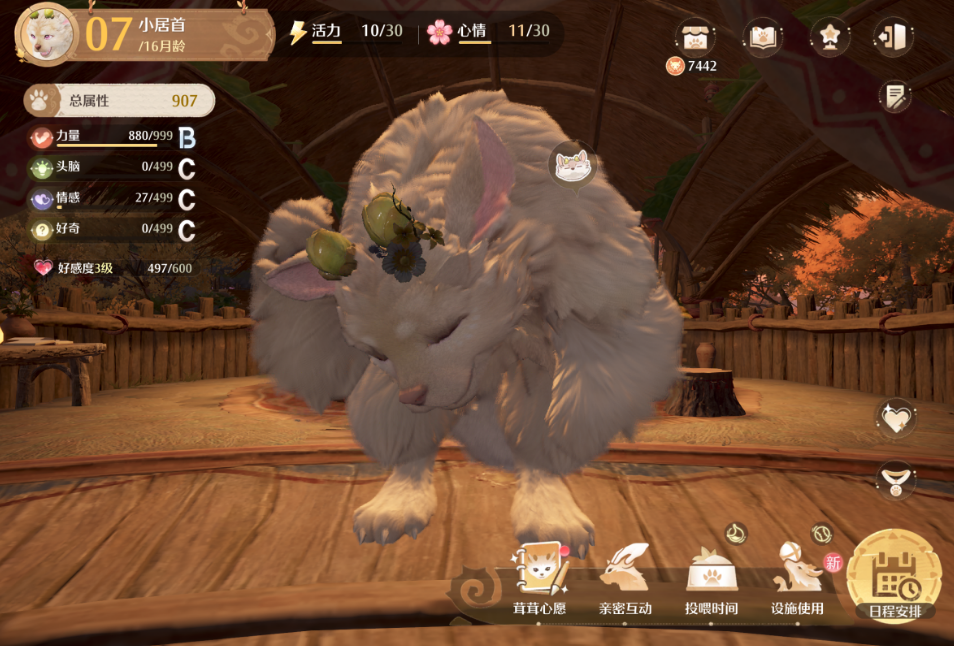
Task: Check the 好感度 affection level row
Action: (x=112, y=268)
